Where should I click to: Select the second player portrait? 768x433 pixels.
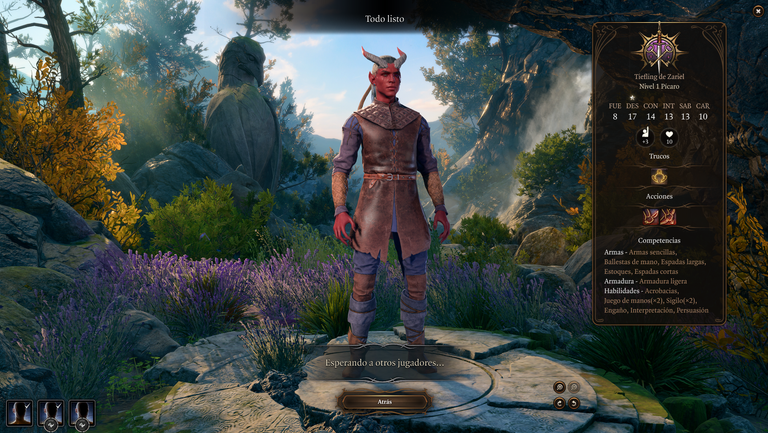50,412
